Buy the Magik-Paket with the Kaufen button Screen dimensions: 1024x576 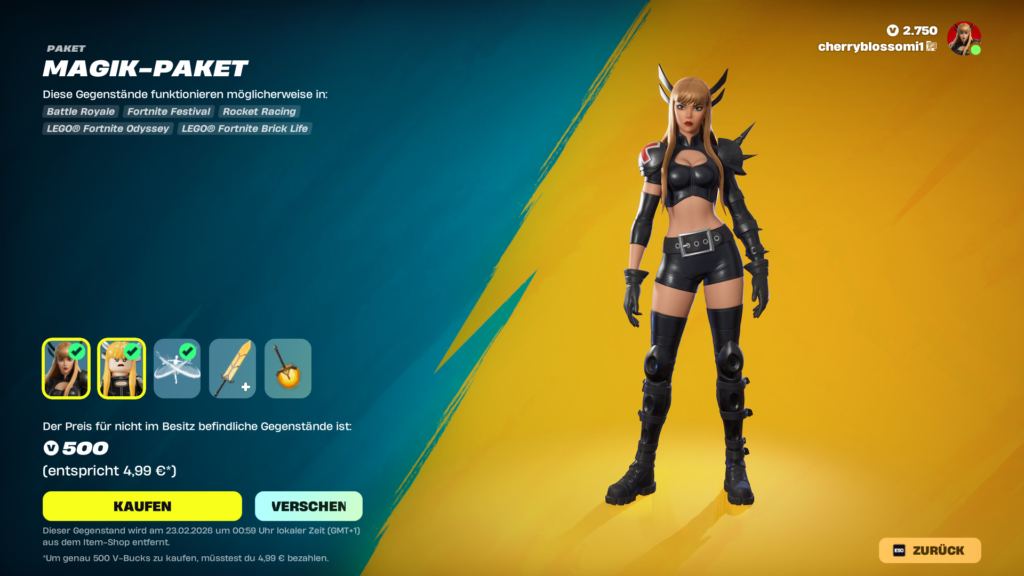[x=142, y=506]
